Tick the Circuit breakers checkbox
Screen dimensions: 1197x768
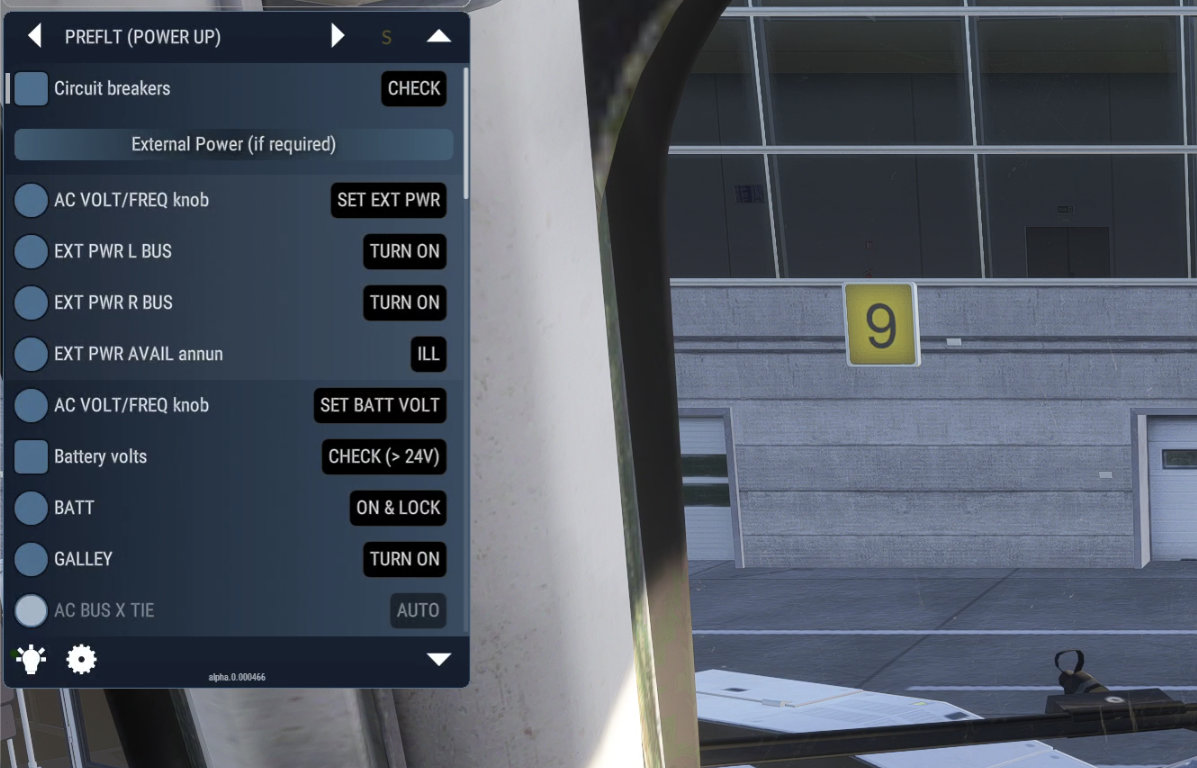coord(32,88)
